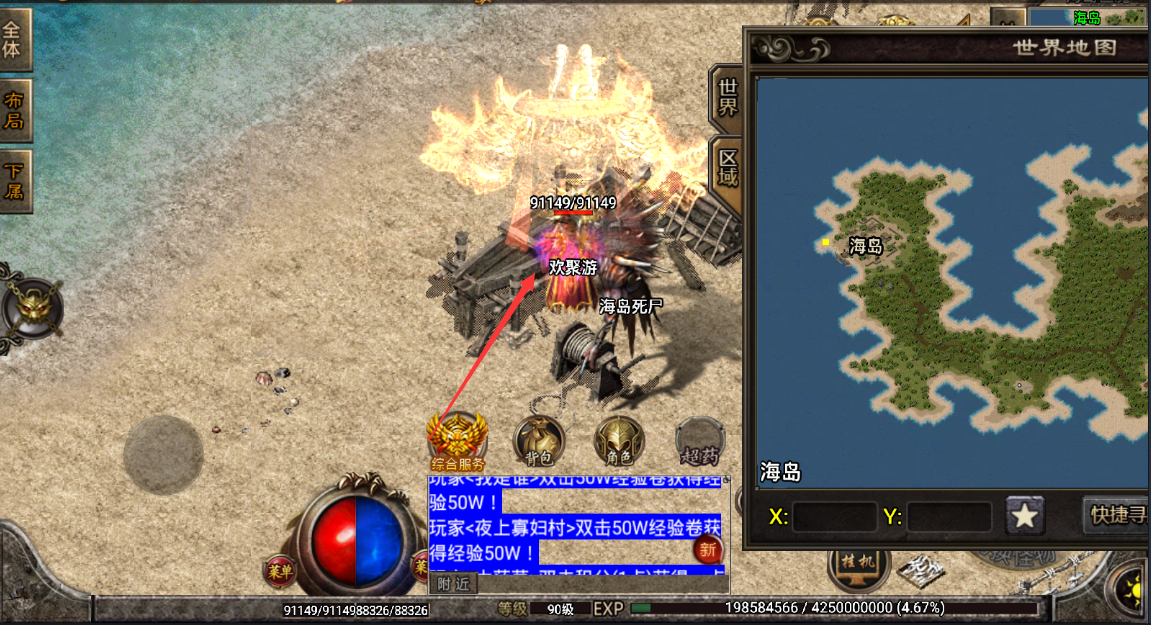Select the 海岛 label on the world map

coord(866,246)
